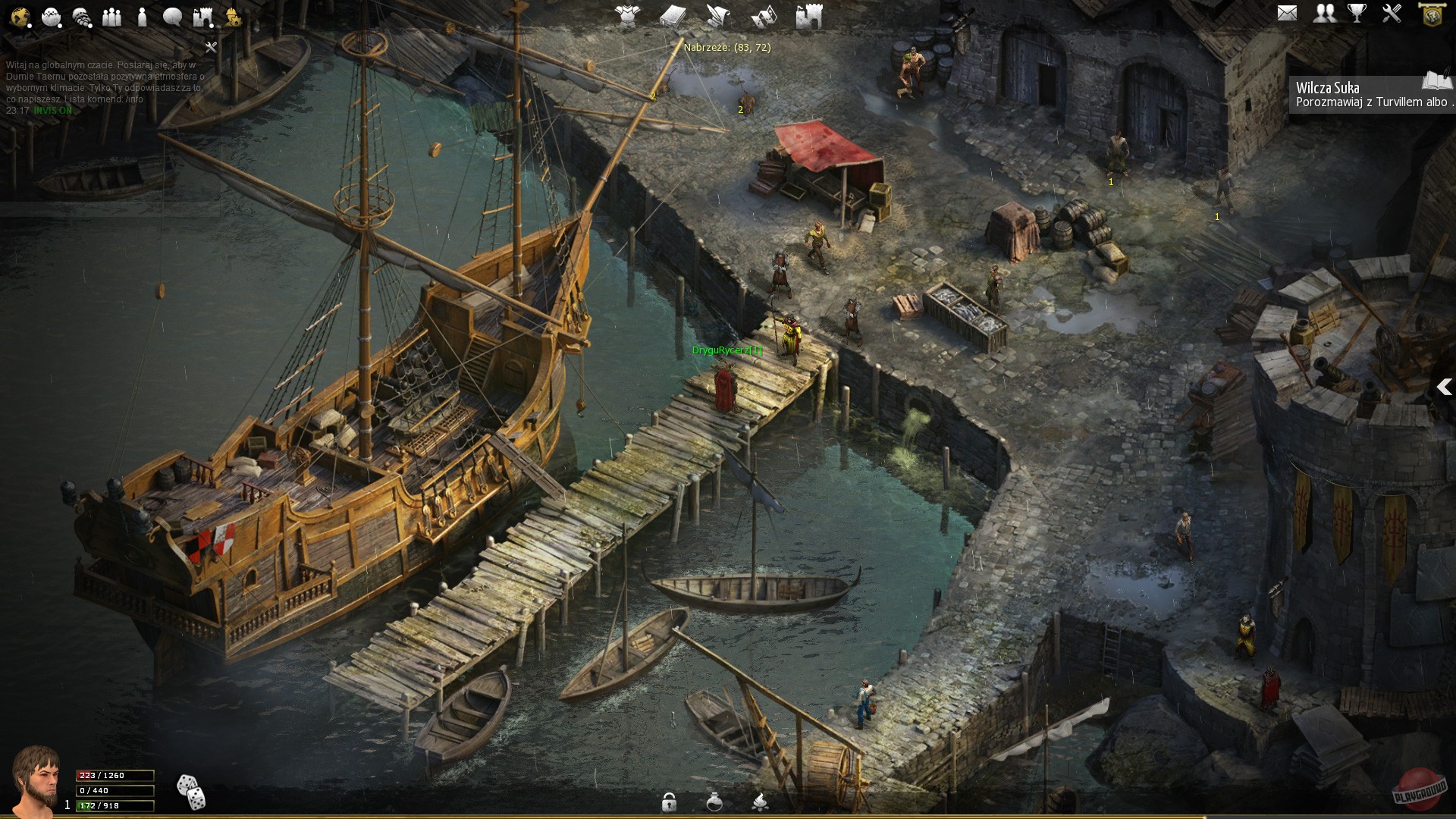The height and width of the screenshot is (819, 1456).
Task: Open the castle icon in the top center bar
Action: click(x=809, y=15)
